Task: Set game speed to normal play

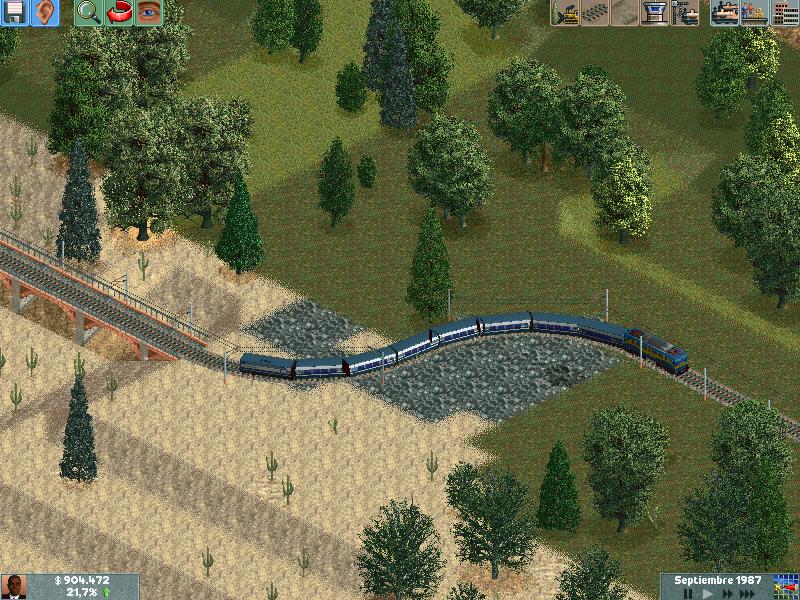Action: [706, 593]
